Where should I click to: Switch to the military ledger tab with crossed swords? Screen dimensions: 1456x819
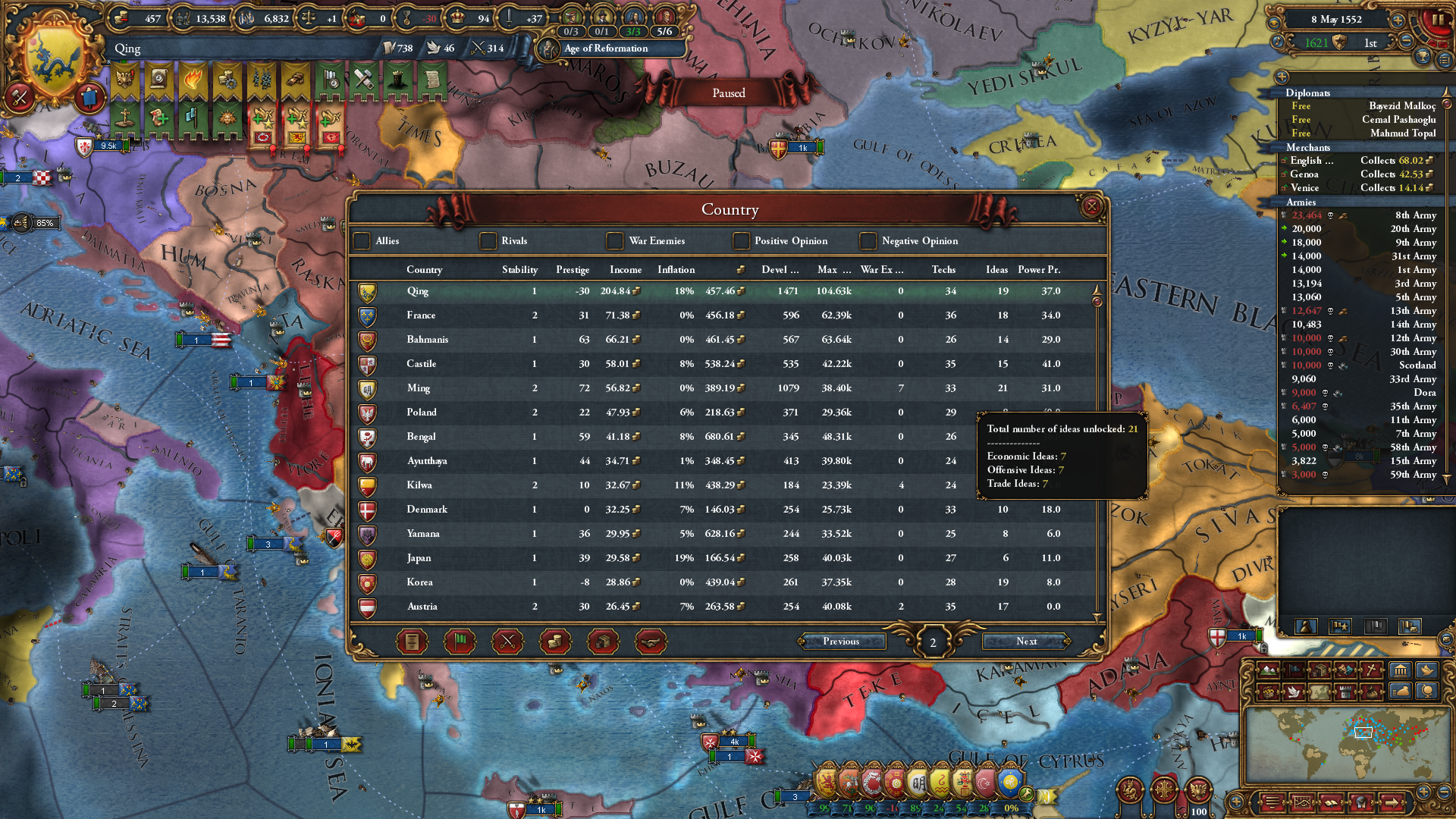(507, 641)
